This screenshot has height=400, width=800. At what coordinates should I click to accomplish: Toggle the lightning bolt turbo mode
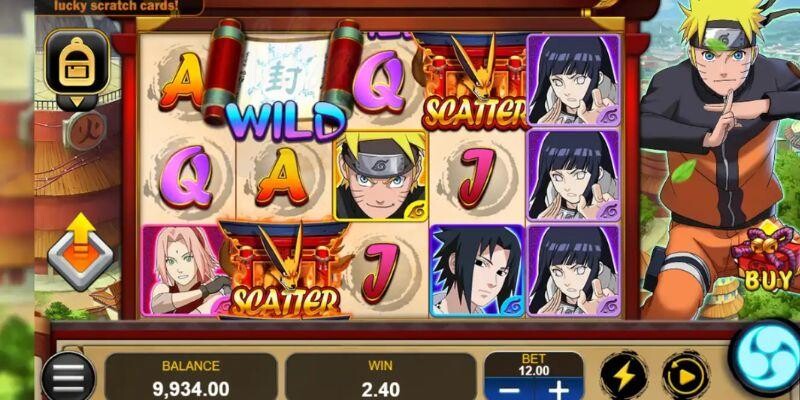[x=623, y=376]
